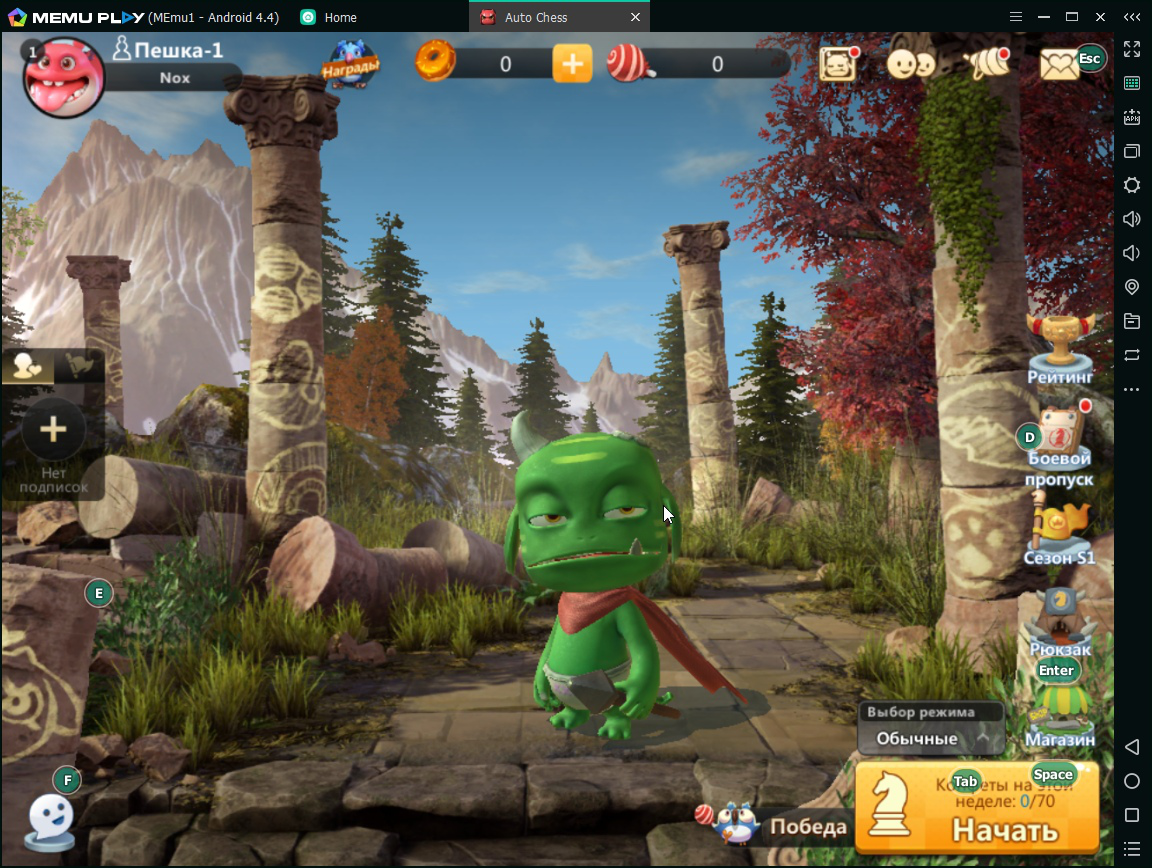This screenshot has height=868, width=1152.
Task: Click the orange plus to add donuts
Action: [572, 64]
